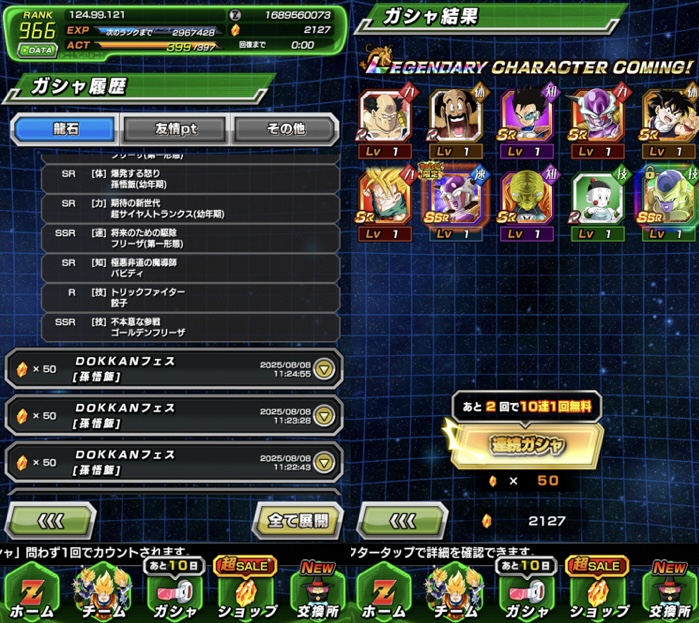
Task: View the kid Trunks SR card
Action: coord(386,200)
